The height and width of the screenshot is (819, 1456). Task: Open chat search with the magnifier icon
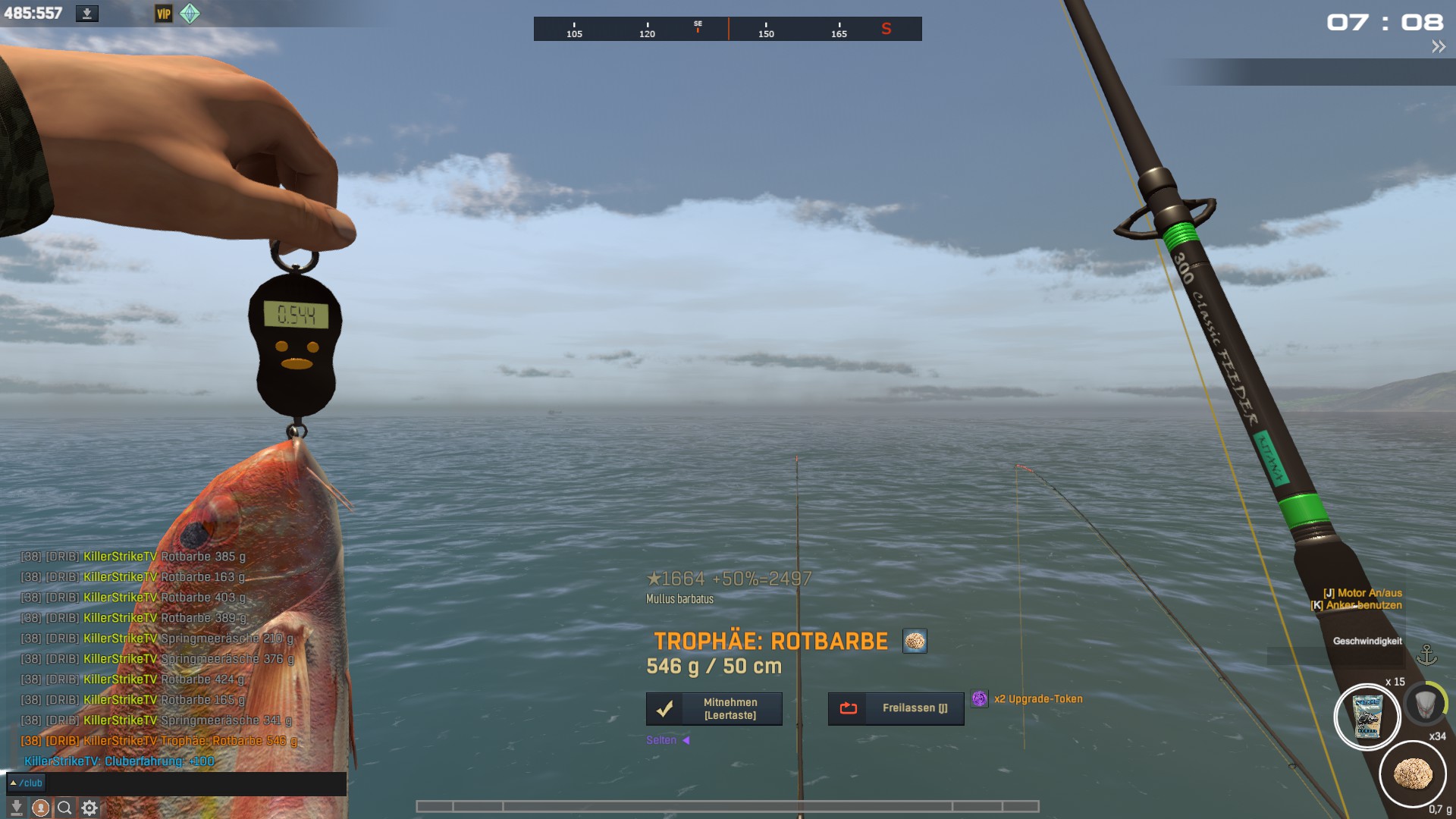pos(65,808)
